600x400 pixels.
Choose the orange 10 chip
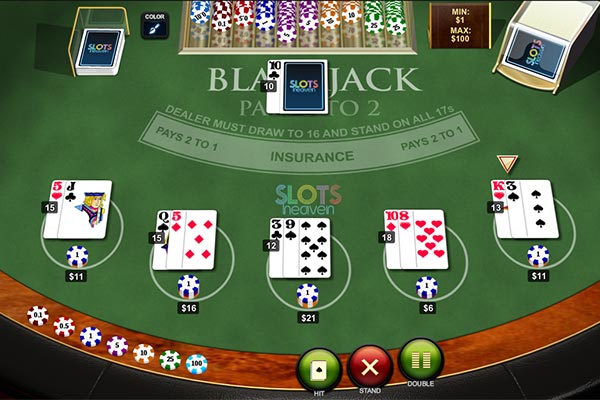tap(144, 353)
